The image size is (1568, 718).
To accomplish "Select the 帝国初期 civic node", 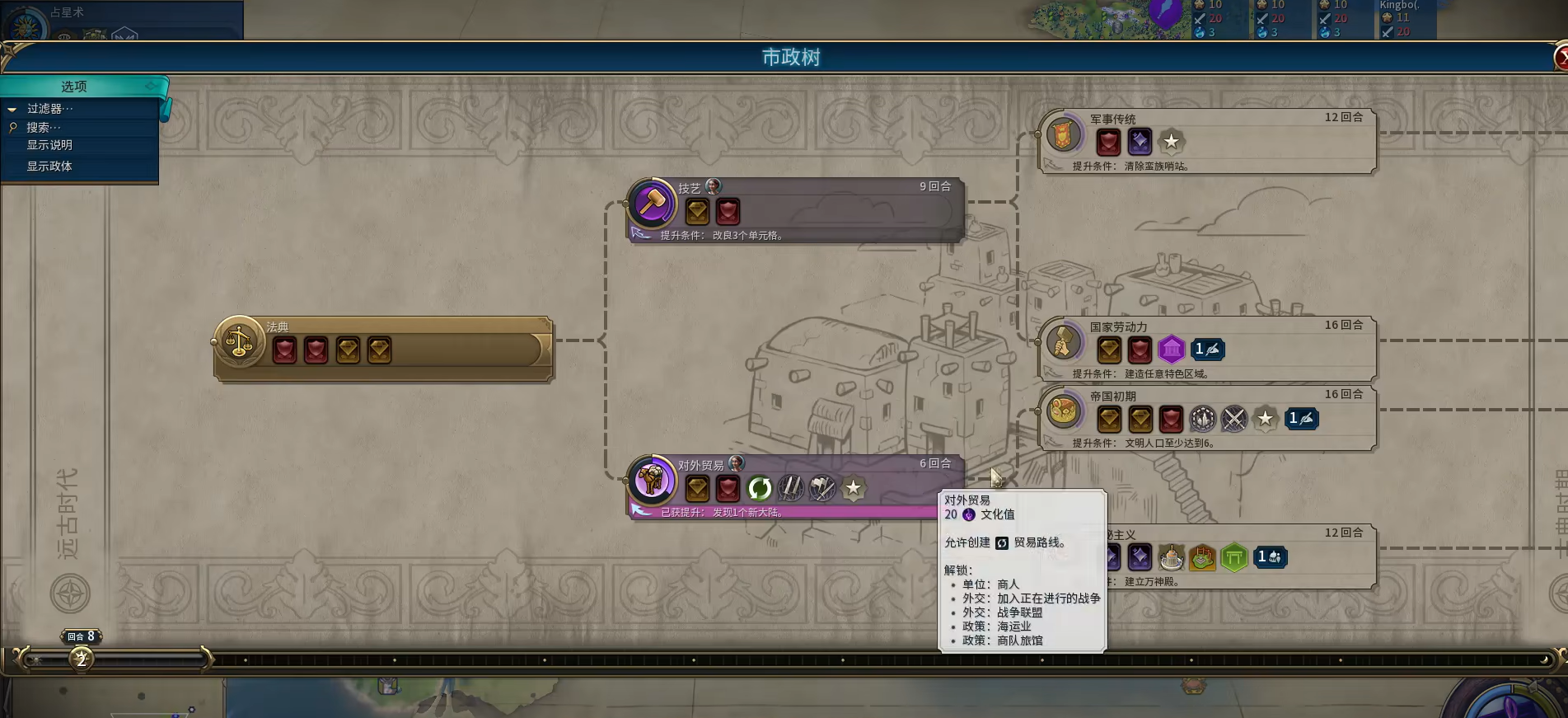I will click(x=1207, y=418).
